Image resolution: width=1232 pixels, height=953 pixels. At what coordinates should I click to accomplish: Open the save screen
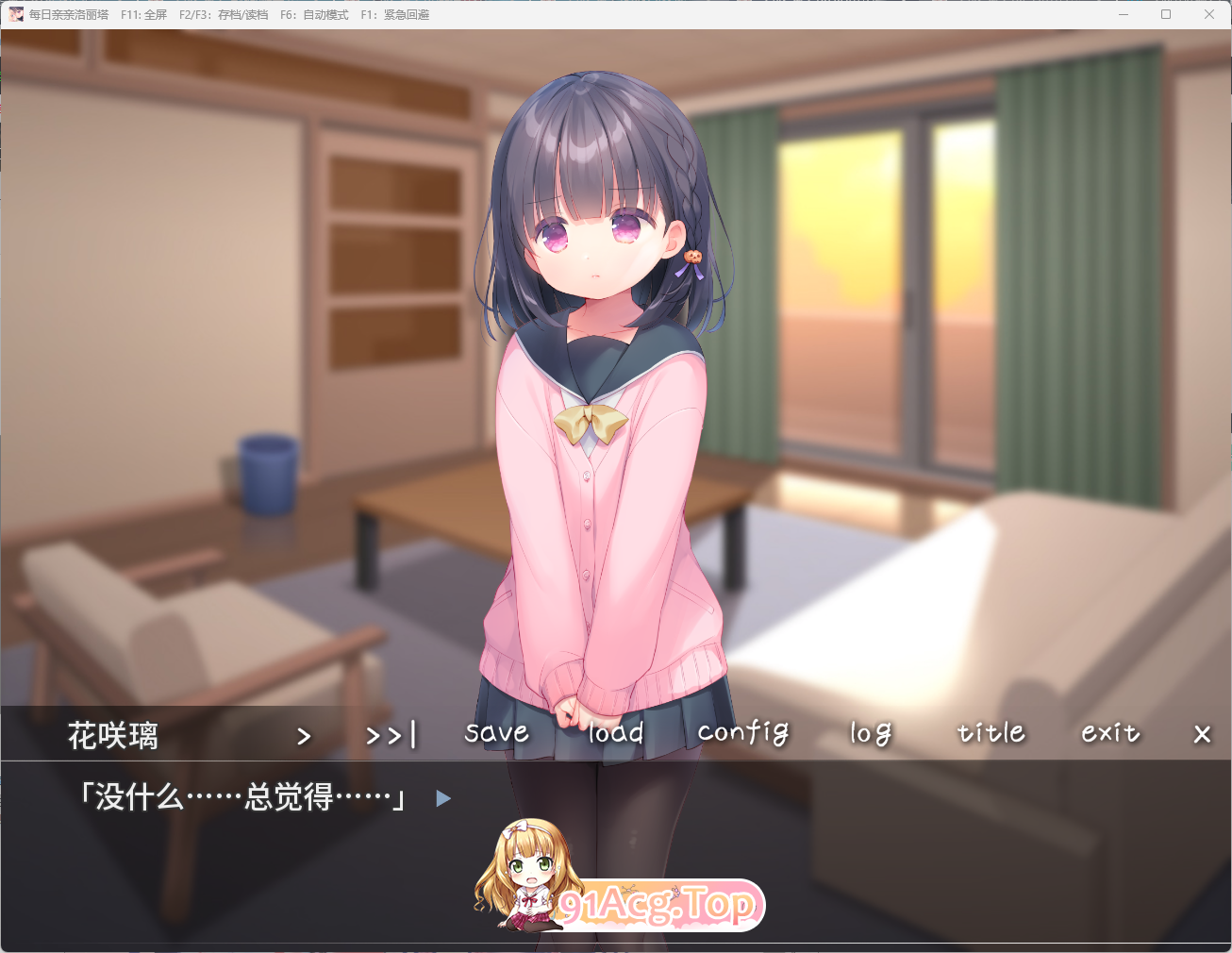click(495, 733)
